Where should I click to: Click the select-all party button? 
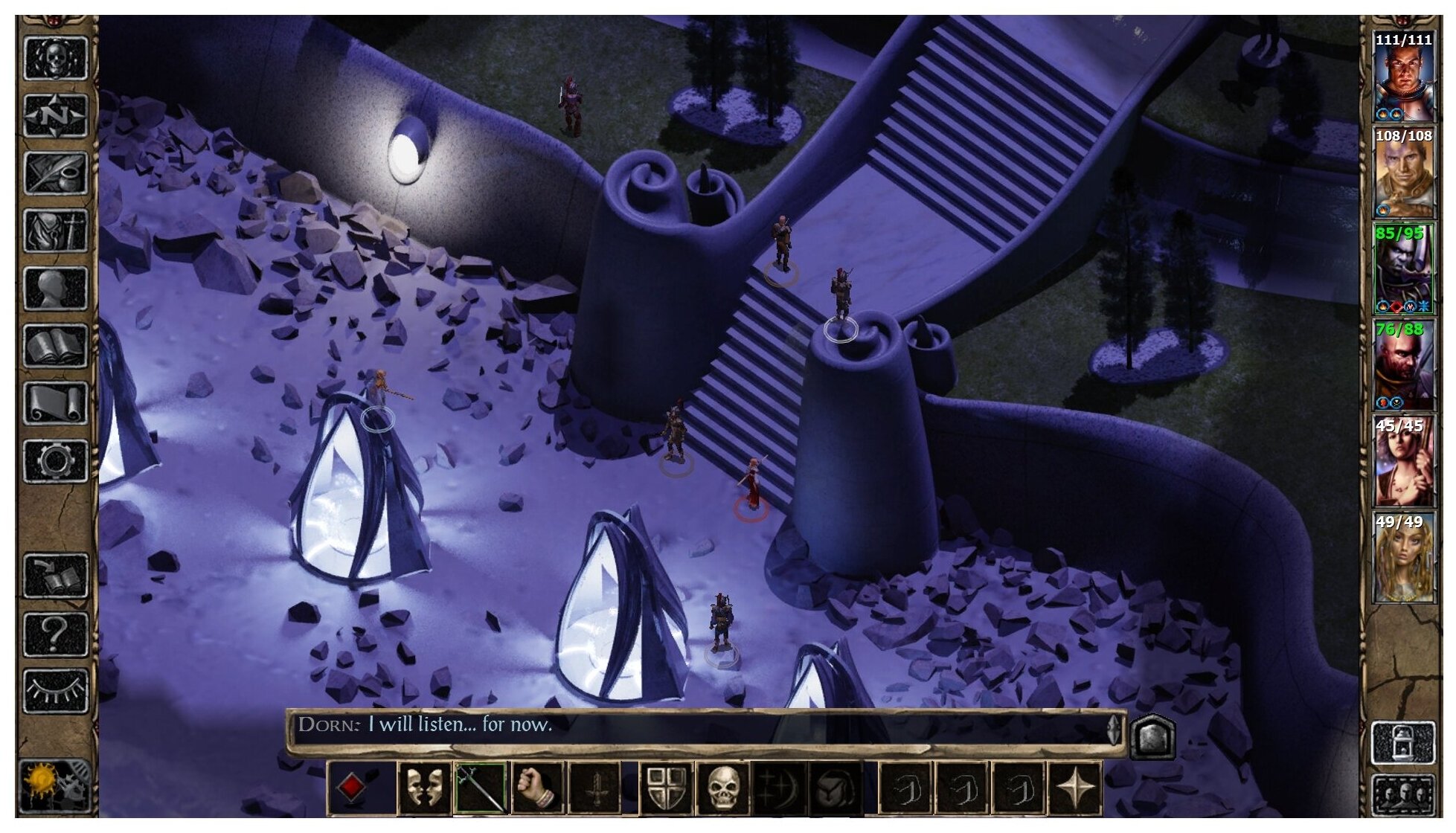1403,795
